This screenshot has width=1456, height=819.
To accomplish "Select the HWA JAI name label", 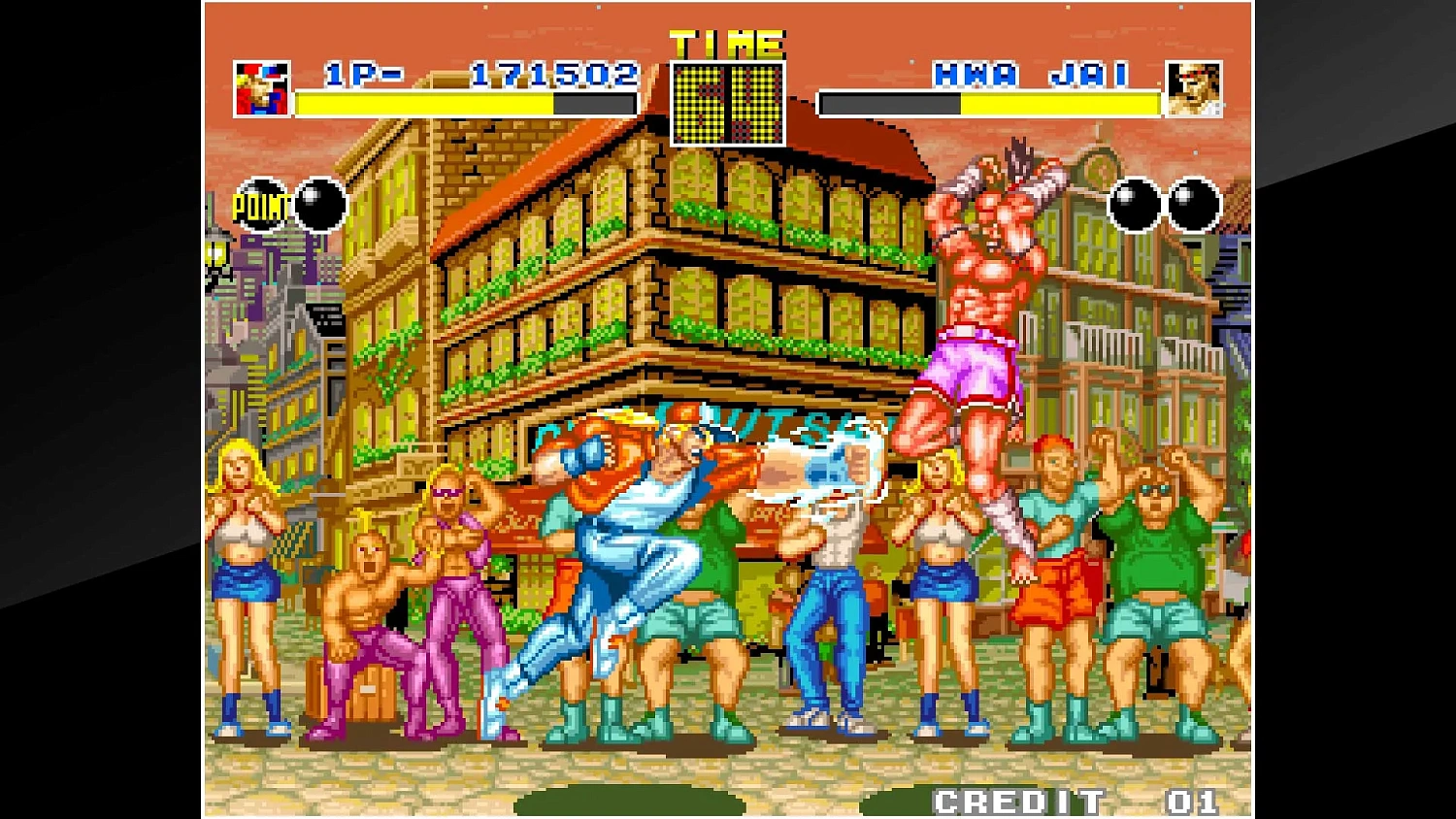I will pos(1031,72).
